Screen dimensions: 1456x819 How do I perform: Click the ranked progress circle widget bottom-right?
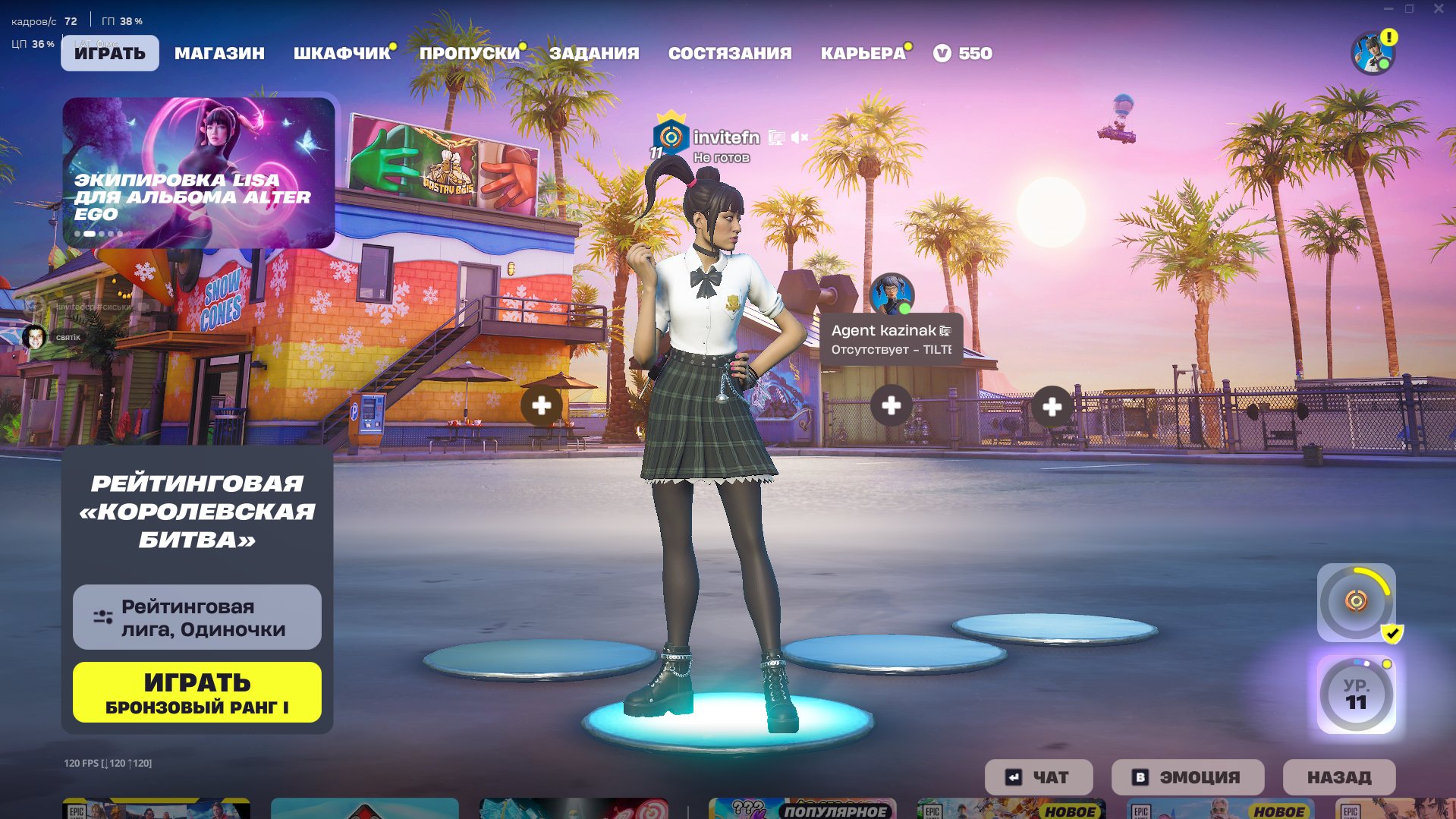point(1355,603)
